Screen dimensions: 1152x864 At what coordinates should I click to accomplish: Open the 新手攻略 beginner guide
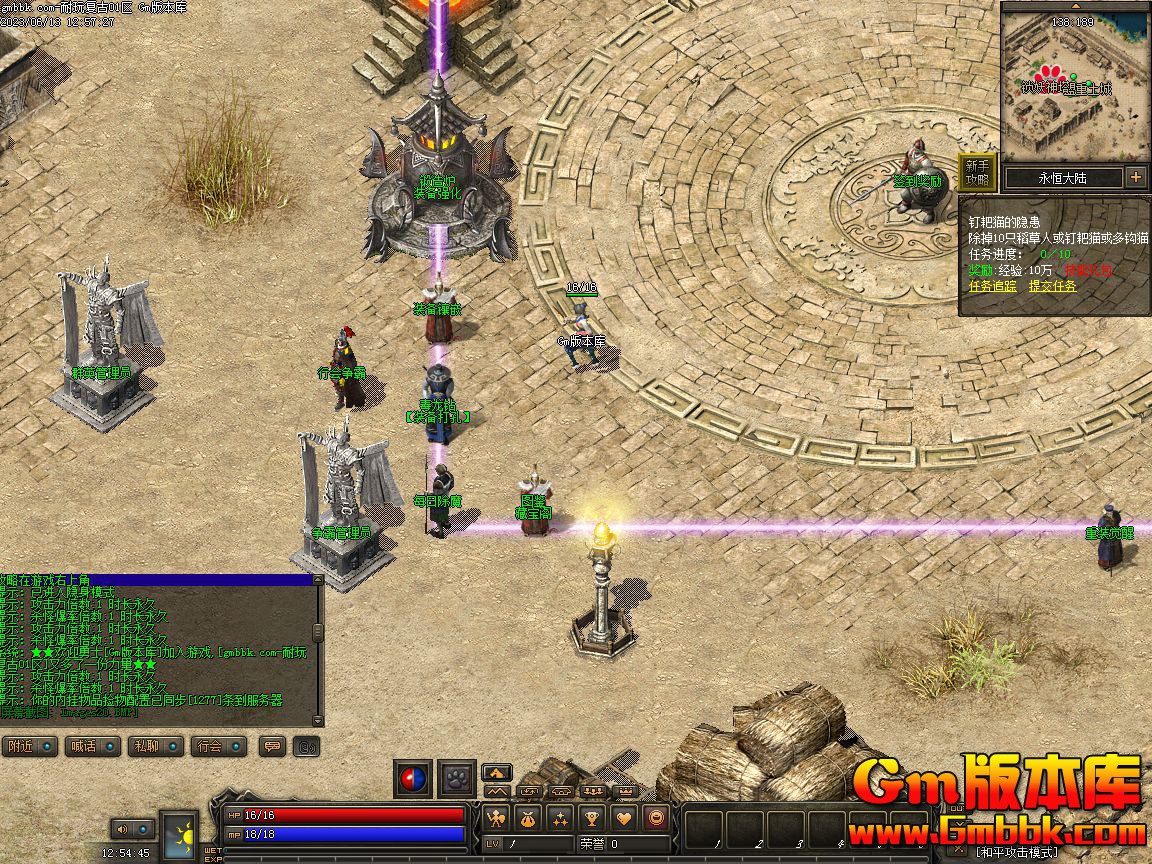tap(977, 173)
